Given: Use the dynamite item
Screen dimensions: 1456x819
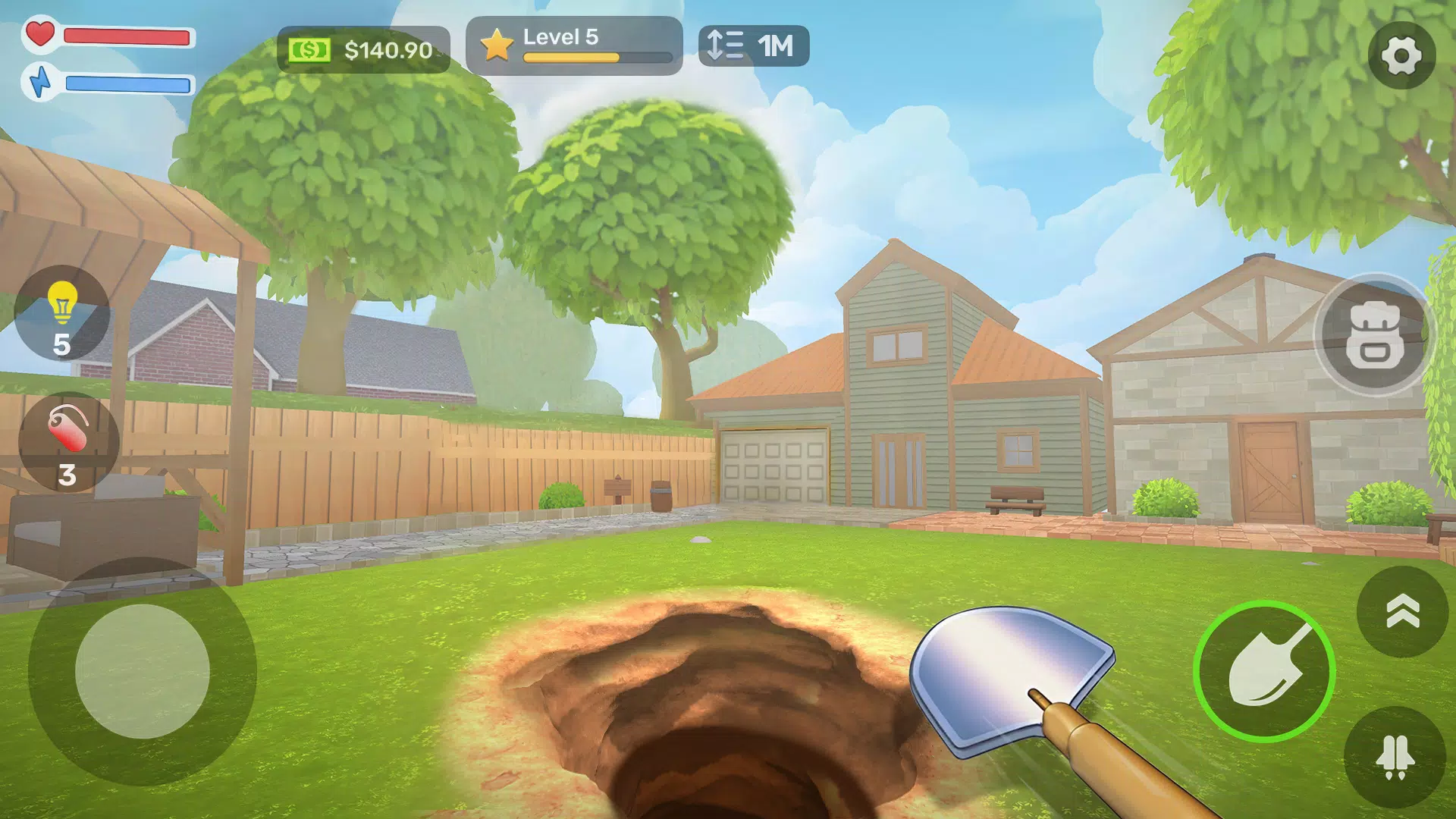Looking at the screenshot, I should coord(68,442).
